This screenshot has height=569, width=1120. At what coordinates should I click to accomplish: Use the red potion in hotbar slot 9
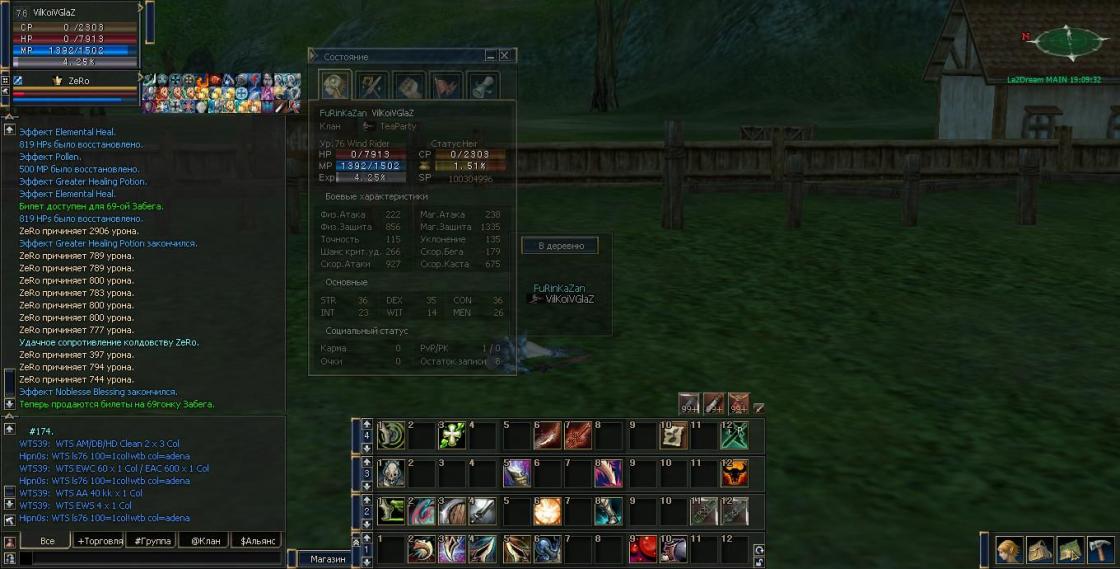(x=641, y=549)
